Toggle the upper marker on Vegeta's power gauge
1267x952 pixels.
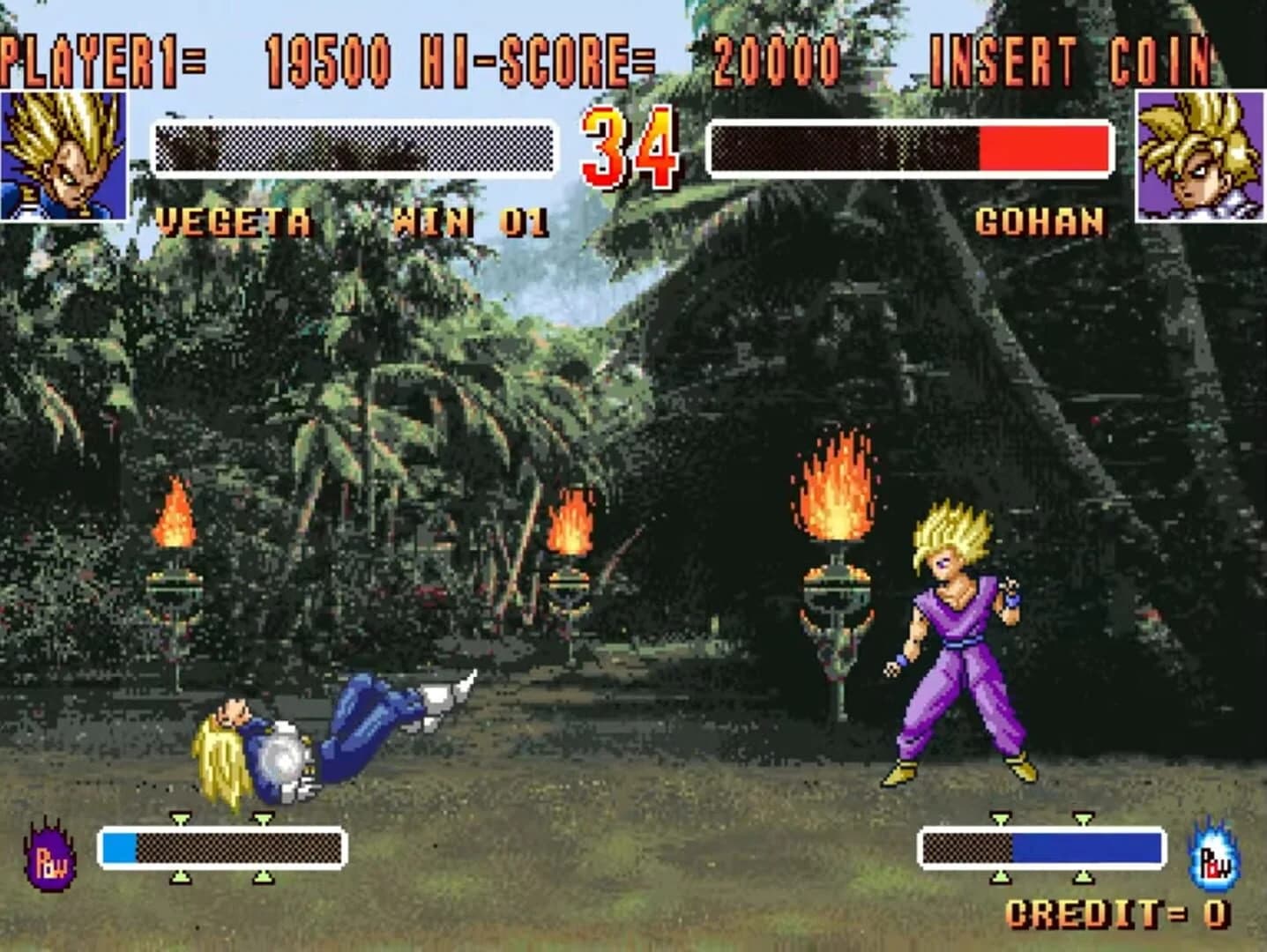click(x=183, y=818)
